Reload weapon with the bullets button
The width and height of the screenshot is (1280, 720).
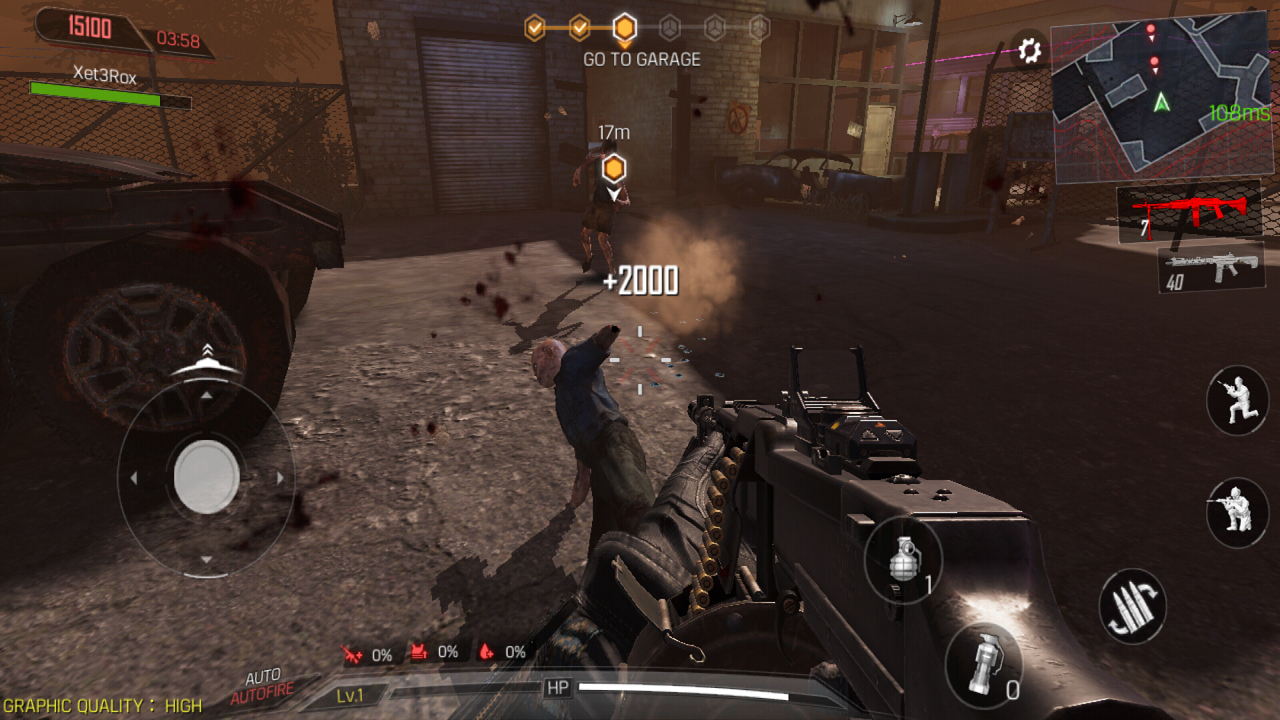[1133, 607]
